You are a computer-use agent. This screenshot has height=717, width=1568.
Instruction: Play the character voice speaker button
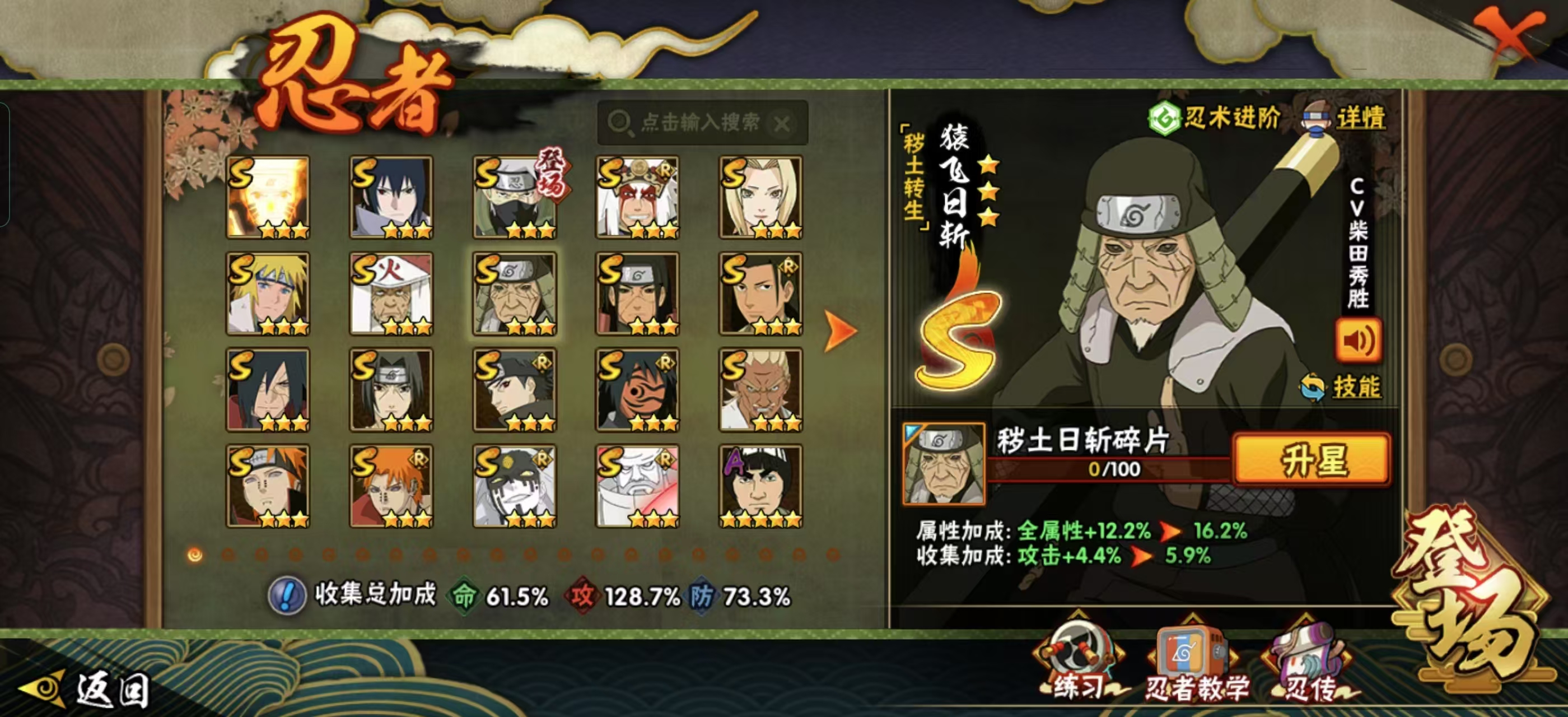pyautogui.click(x=1357, y=341)
